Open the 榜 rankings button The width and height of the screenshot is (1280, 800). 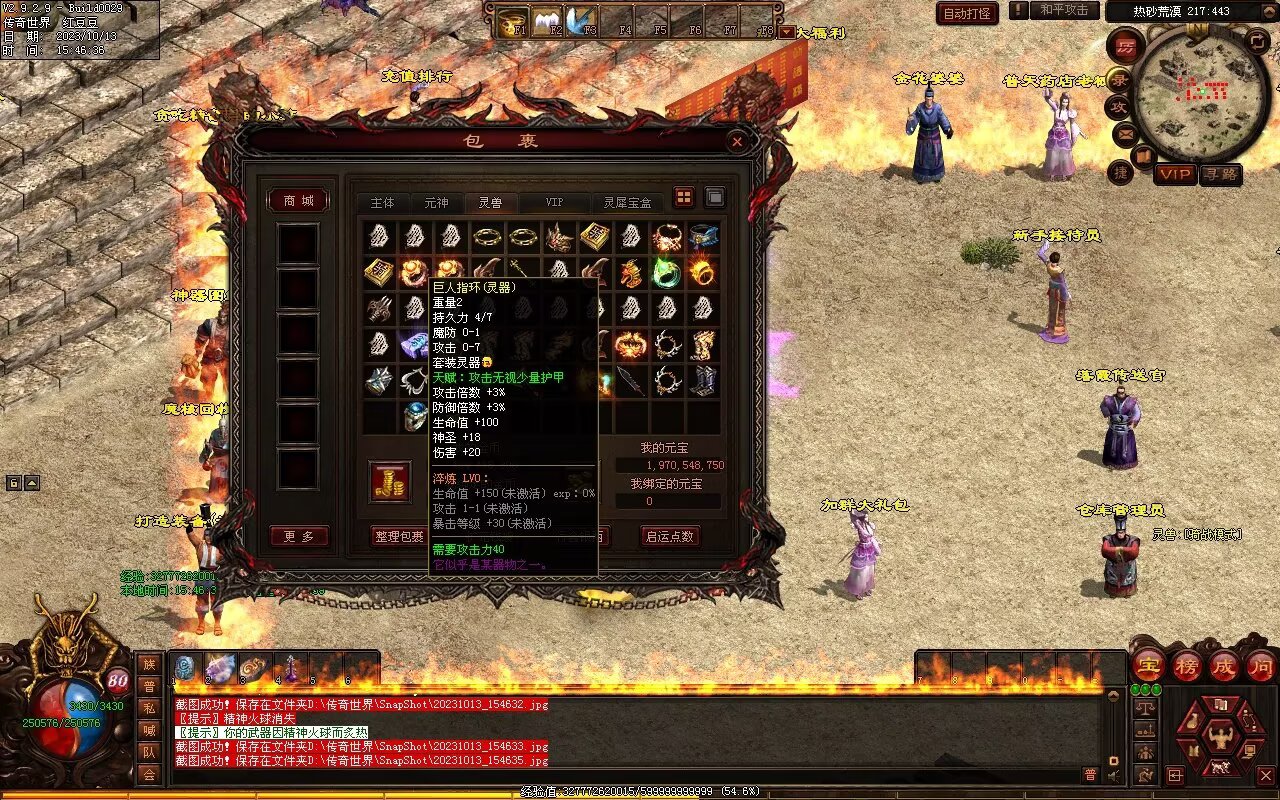click(1187, 665)
